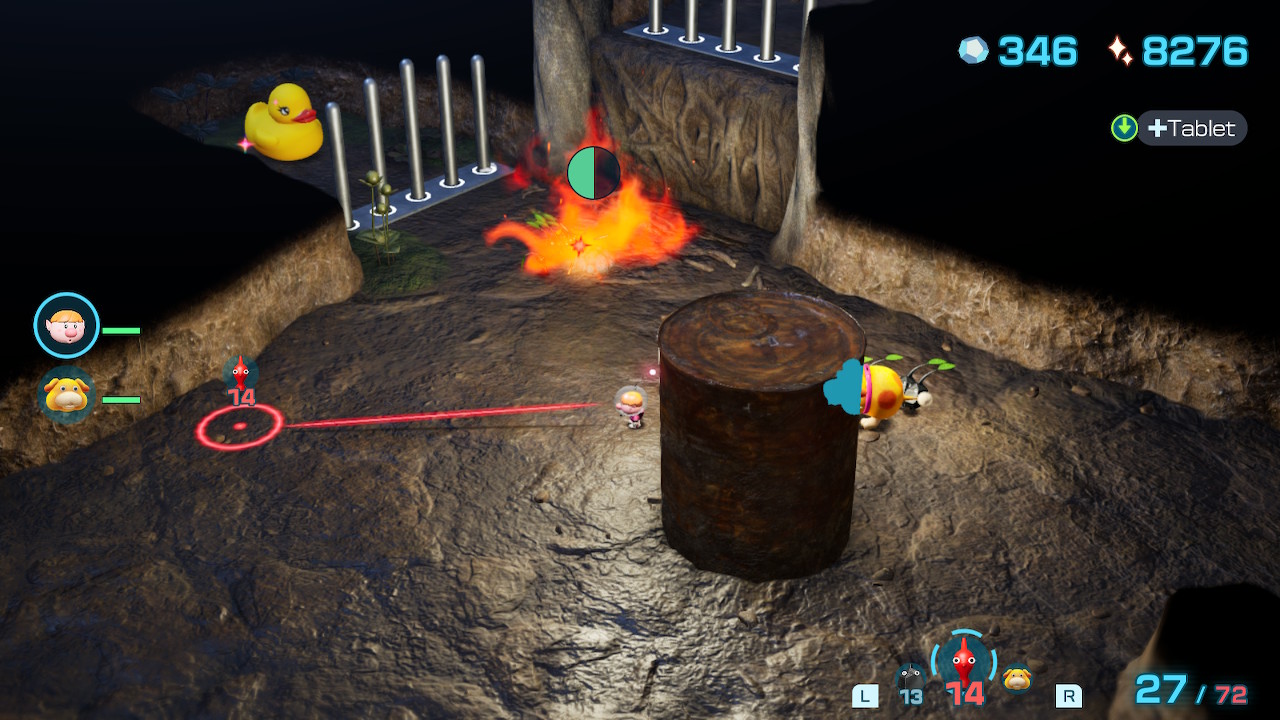This screenshot has width=1280, height=720.
Task: Select the captain portrait beside the health bar
Action: 67,325
